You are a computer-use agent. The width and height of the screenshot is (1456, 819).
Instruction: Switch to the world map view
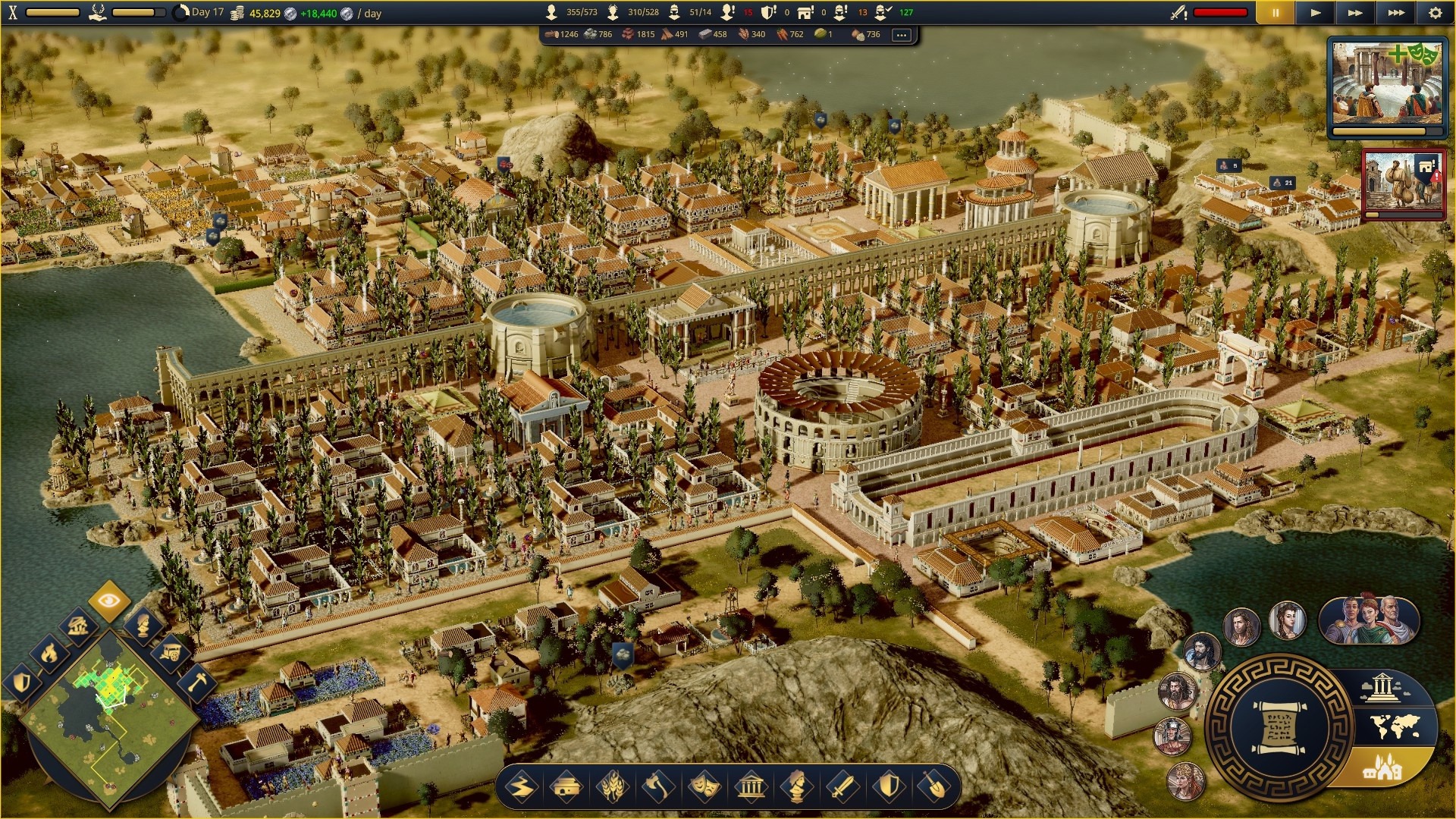(x=1395, y=728)
